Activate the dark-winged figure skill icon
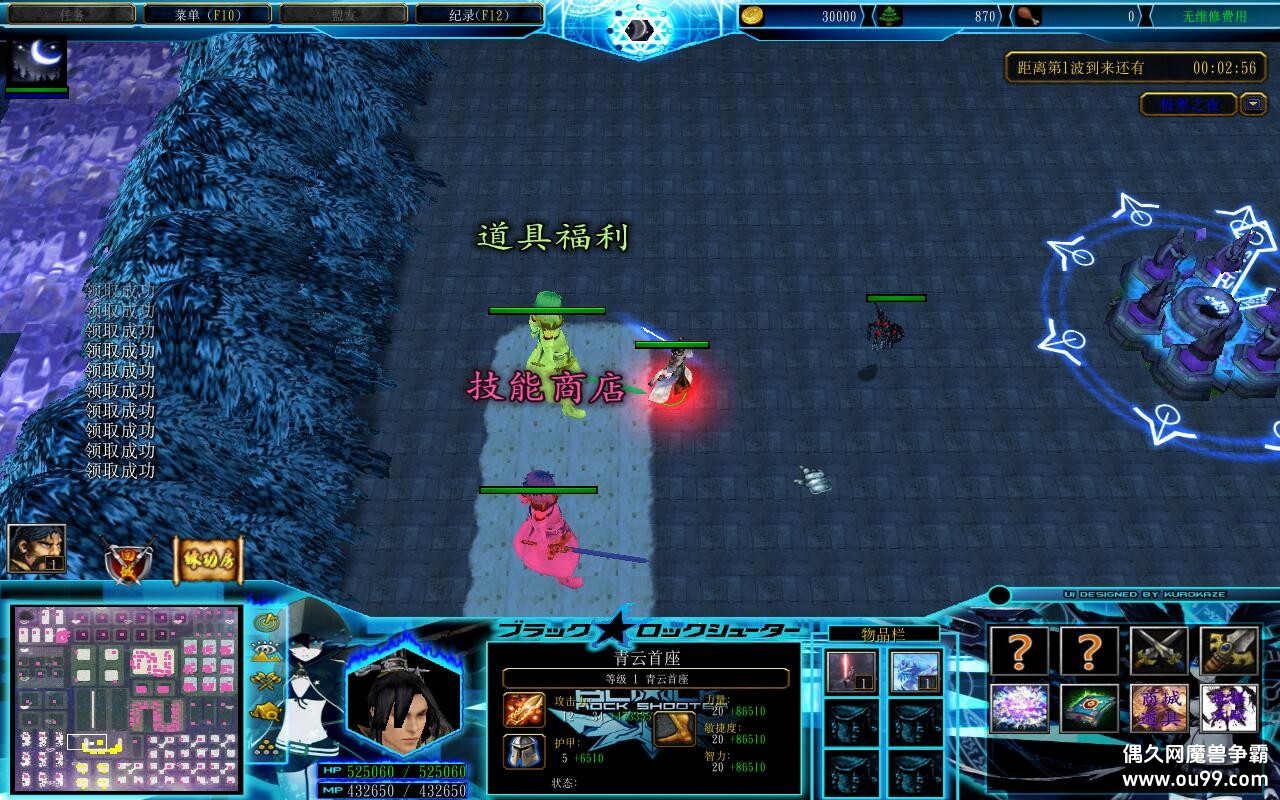Viewport: 1280px width, 800px height. (1229, 708)
